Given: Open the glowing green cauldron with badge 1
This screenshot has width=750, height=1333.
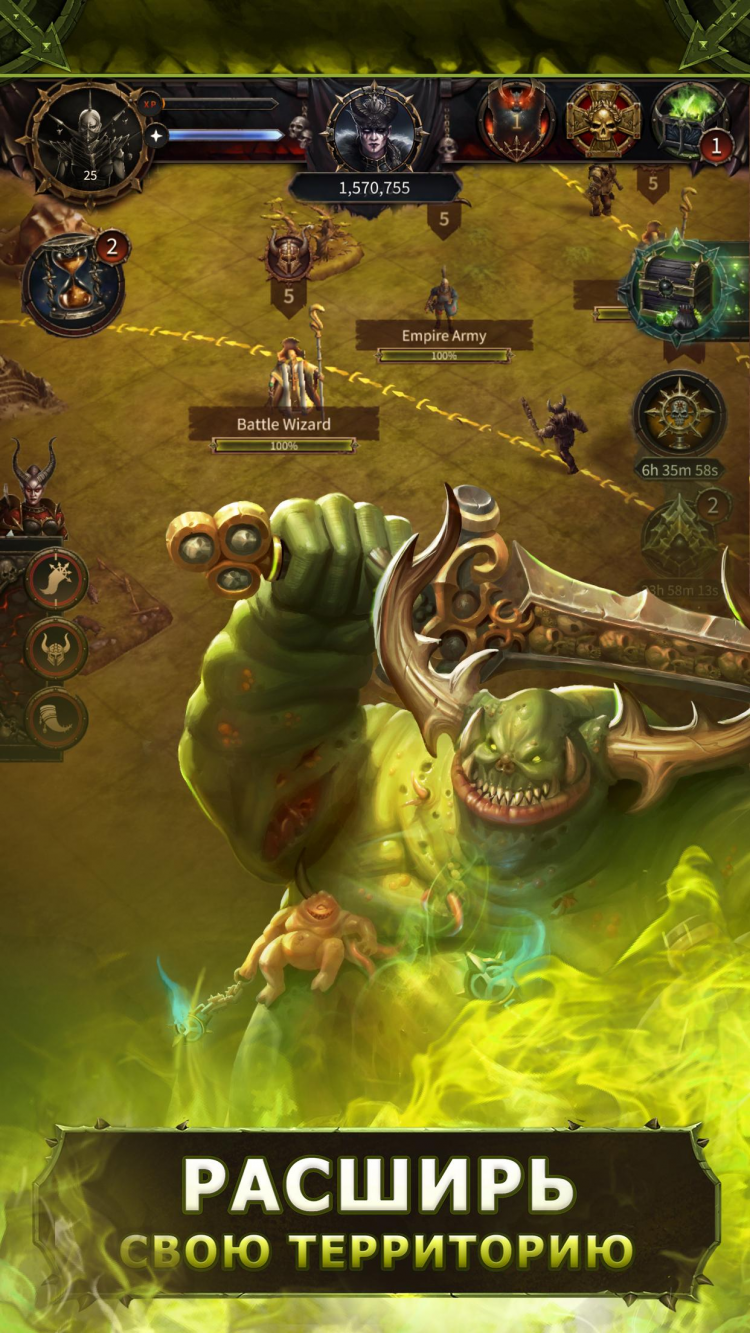Looking at the screenshot, I should tap(689, 120).
